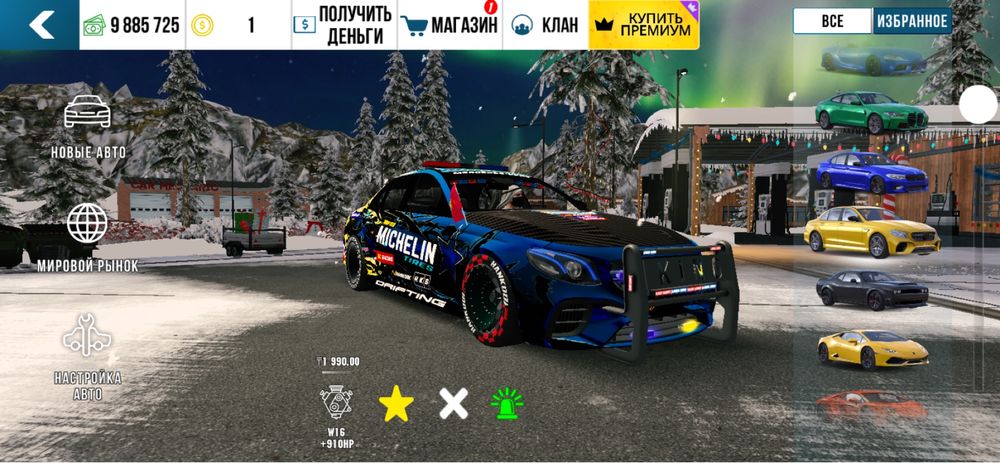This screenshot has height=463, width=1000.
Task: Select the green sedan thumbnail
Action: 870,112
